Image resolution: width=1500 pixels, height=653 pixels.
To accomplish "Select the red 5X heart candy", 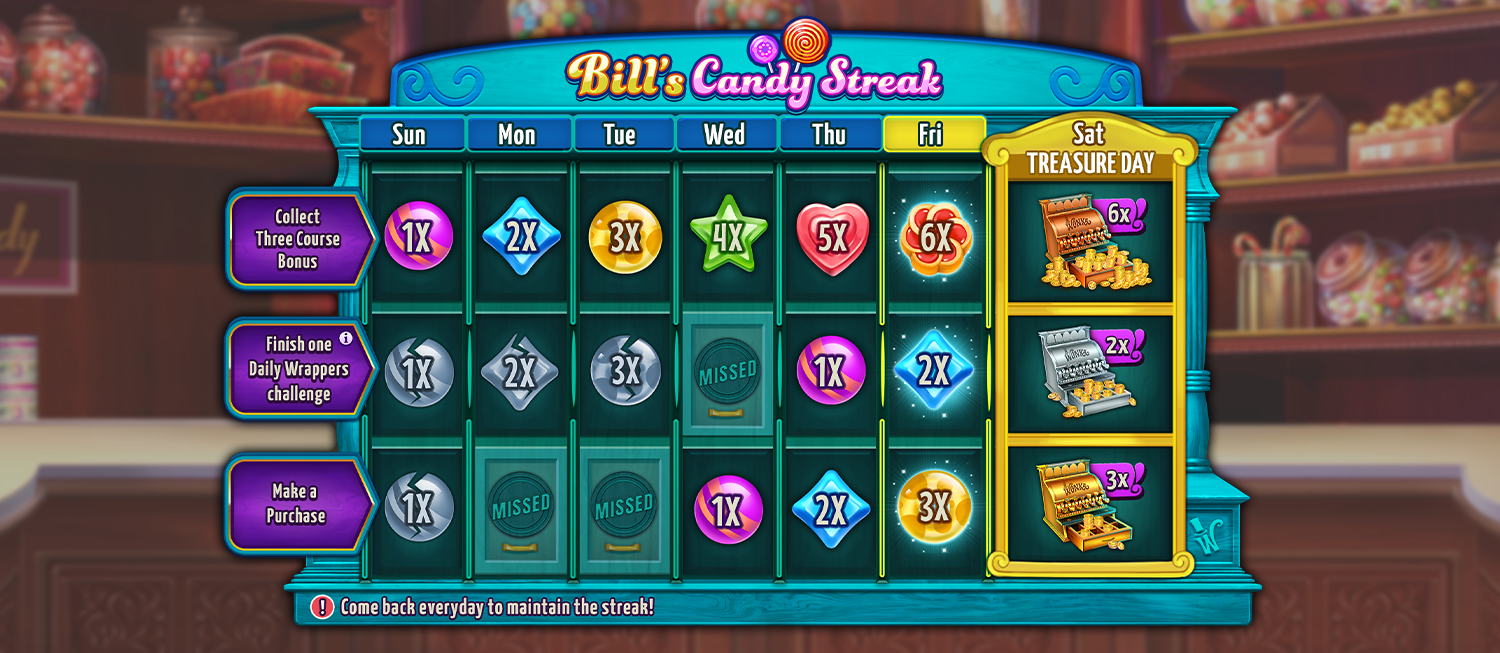I will [832, 238].
